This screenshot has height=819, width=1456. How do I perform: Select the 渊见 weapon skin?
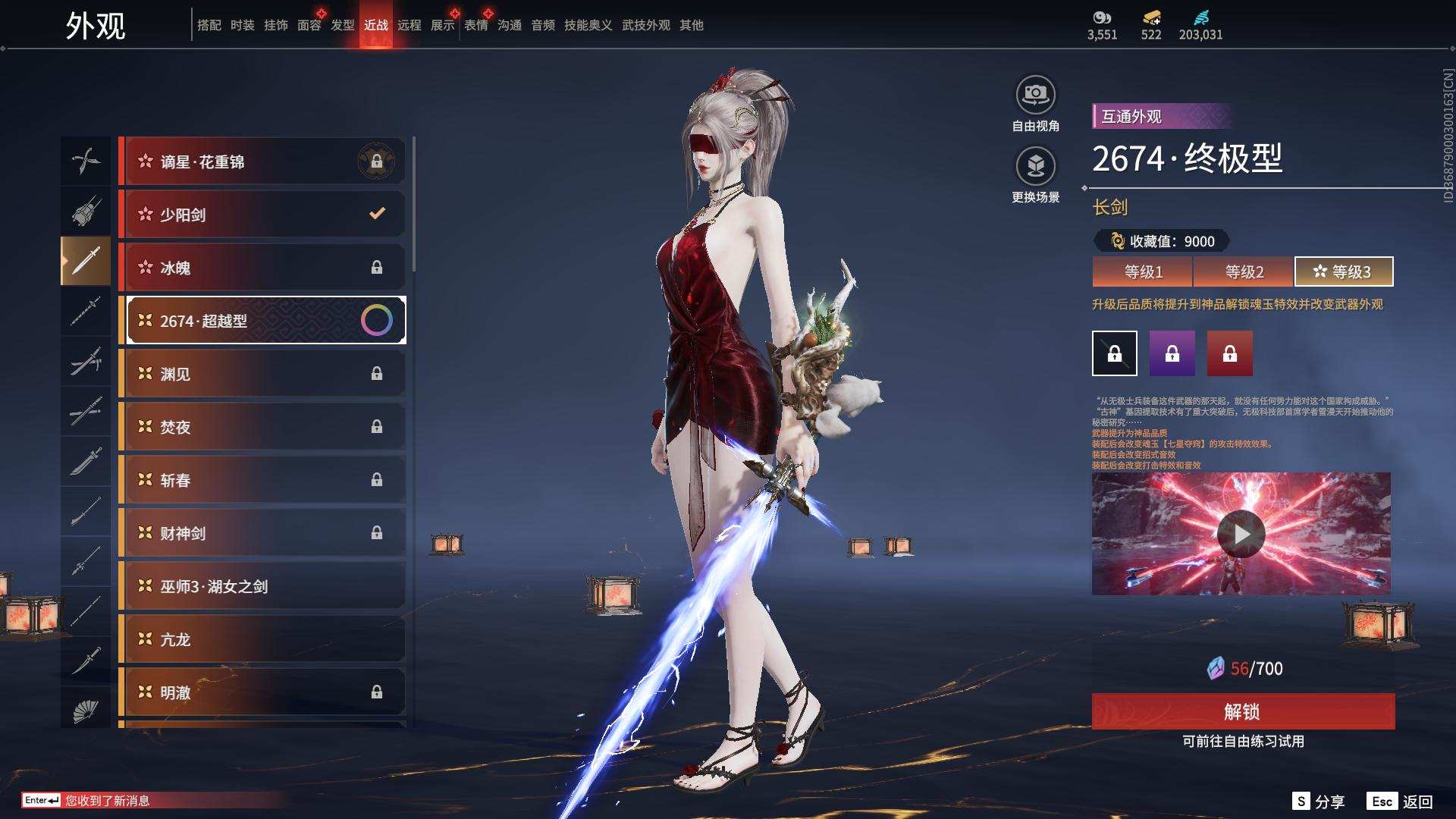(x=262, y=374)
